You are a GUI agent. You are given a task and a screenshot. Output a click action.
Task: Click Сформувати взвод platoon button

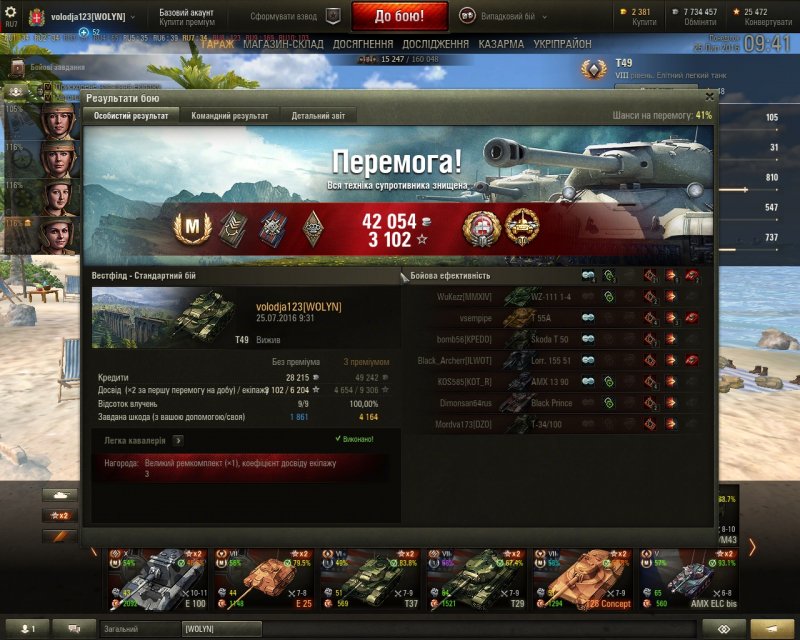tap(294, 16)
